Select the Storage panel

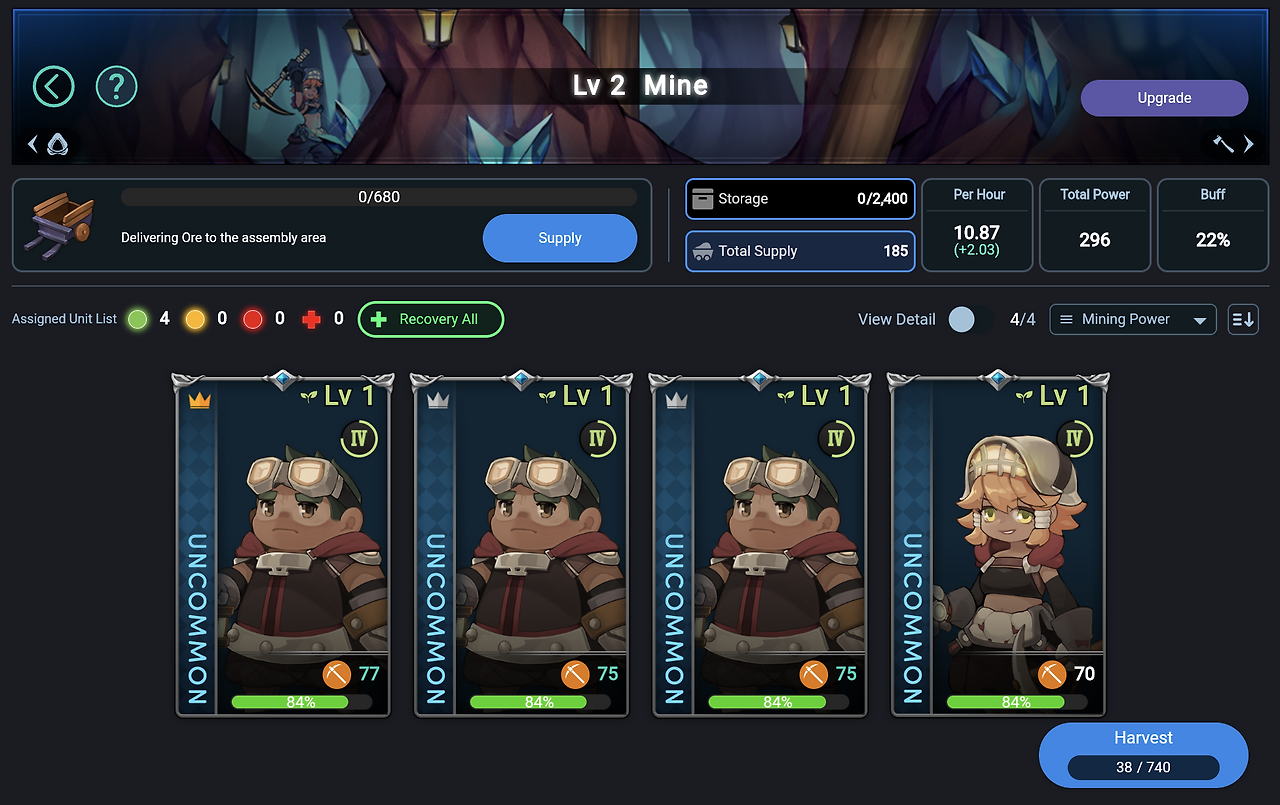pyautogui.click(x=799, y=199)
